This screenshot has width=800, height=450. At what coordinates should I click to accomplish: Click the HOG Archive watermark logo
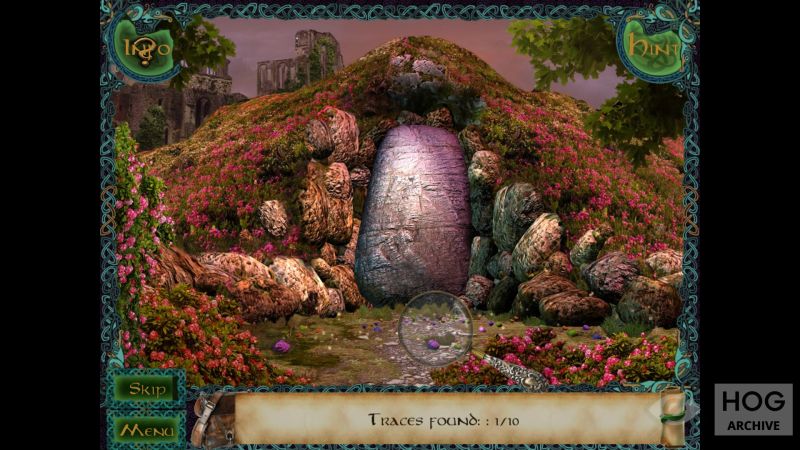click(752, 409)
